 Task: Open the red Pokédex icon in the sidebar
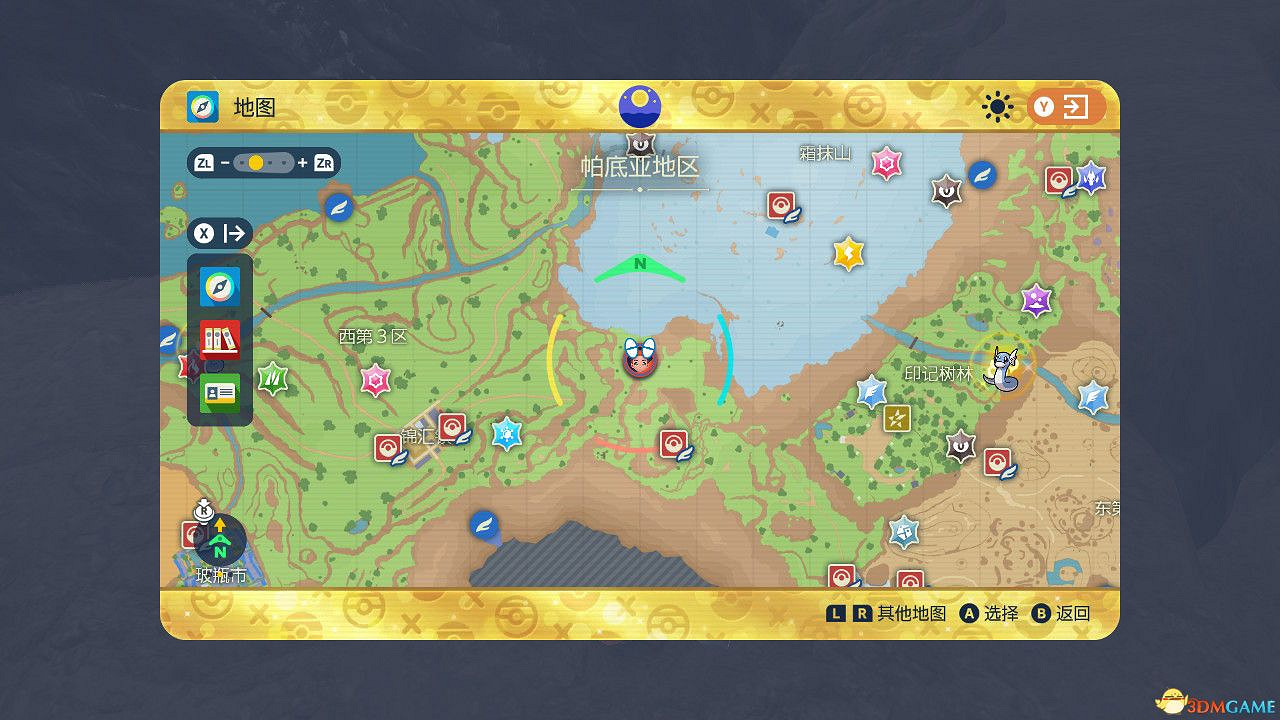coord(219,339)
